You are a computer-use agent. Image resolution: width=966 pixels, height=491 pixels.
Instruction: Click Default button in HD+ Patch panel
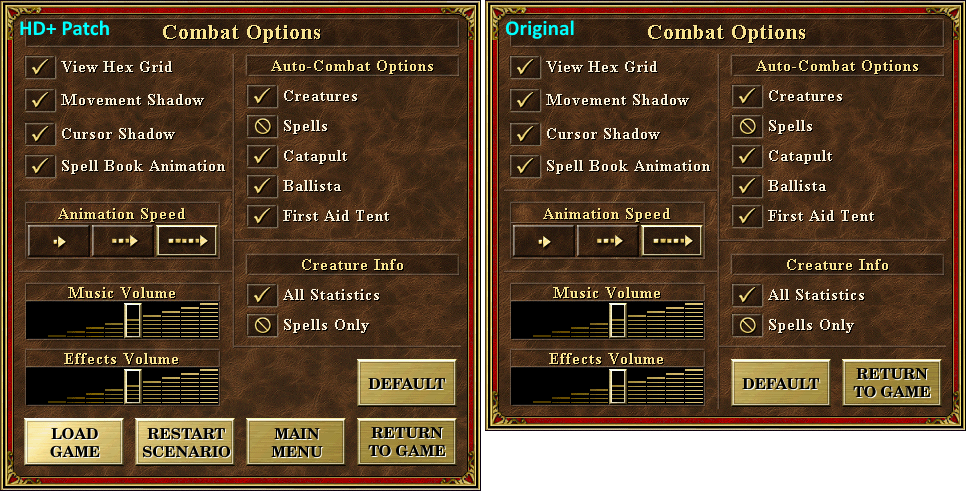(407, 383)
